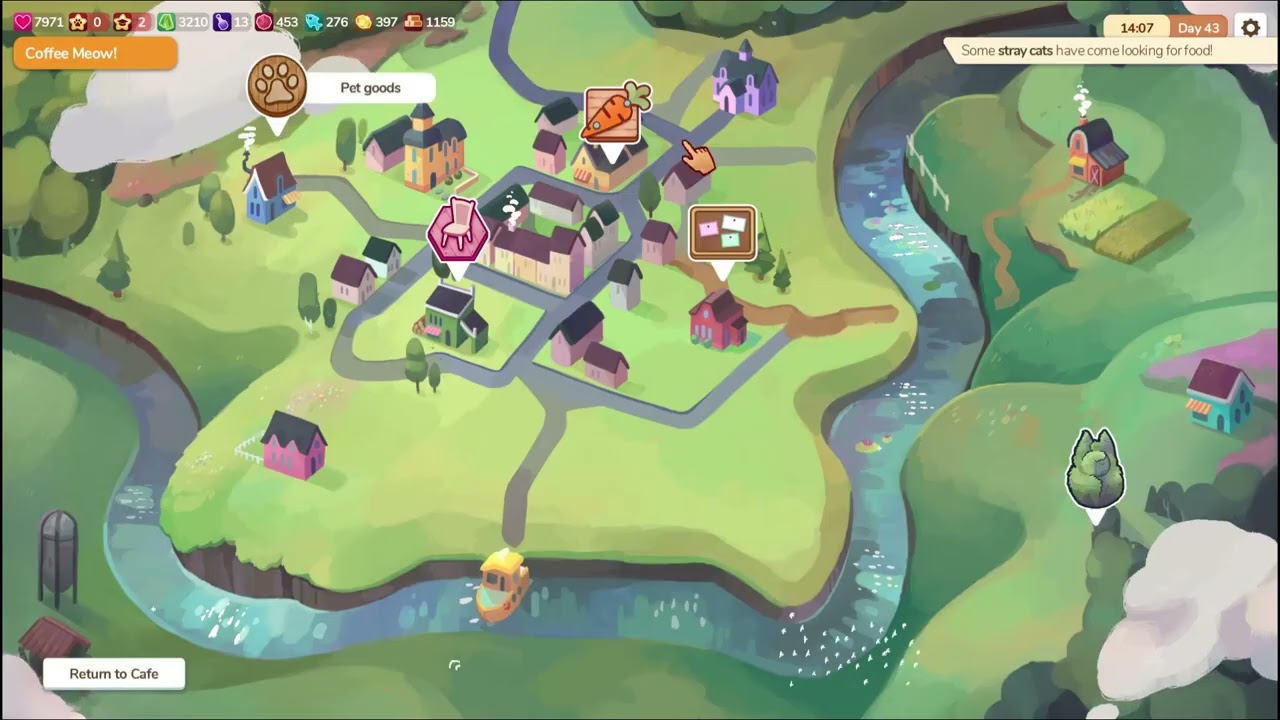Return to the Cafe
The image size is (1280, 720).
pyautogui.click(x=114, y=674)
